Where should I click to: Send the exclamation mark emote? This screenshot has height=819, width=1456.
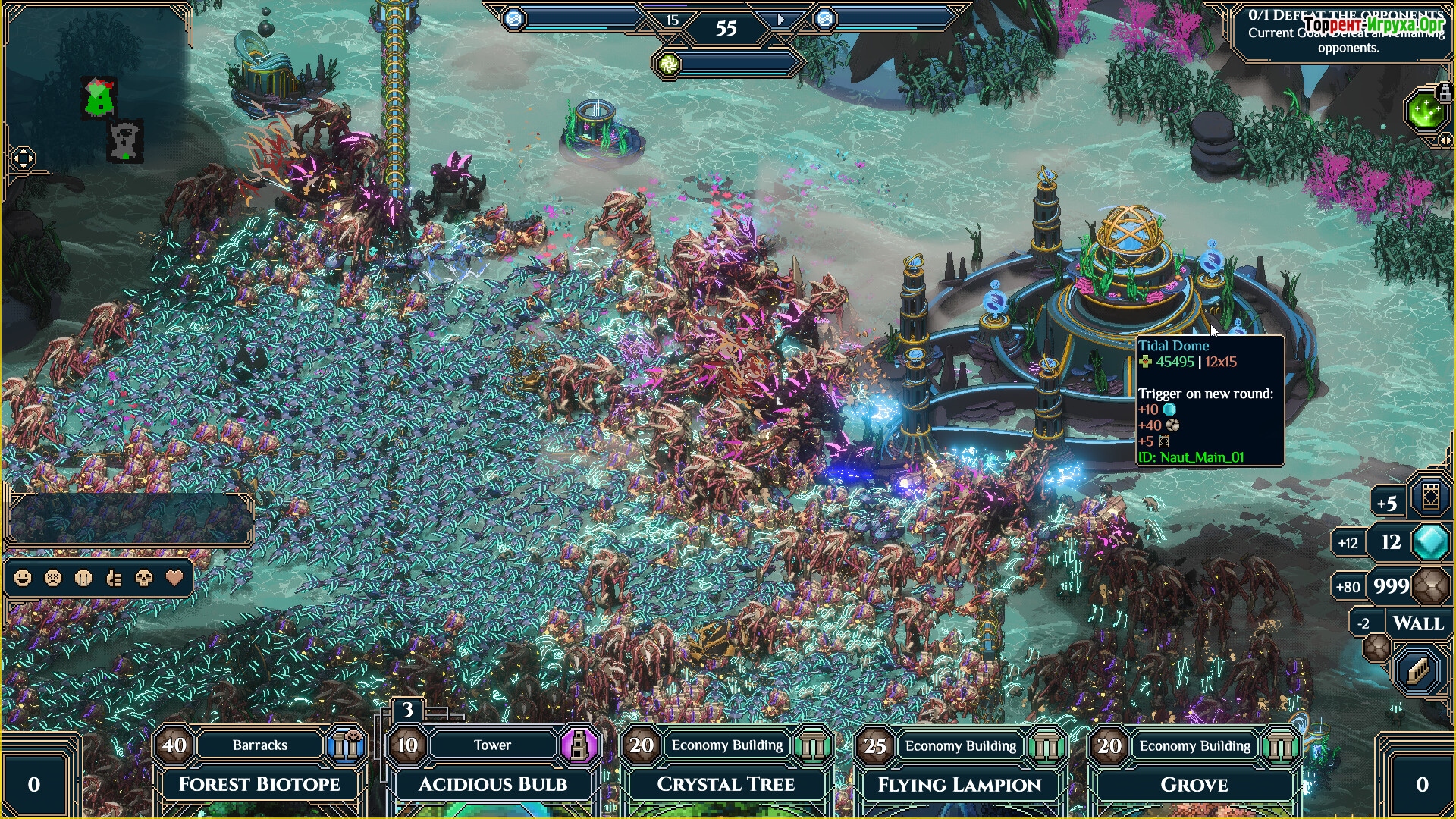(x=83, y=579)
